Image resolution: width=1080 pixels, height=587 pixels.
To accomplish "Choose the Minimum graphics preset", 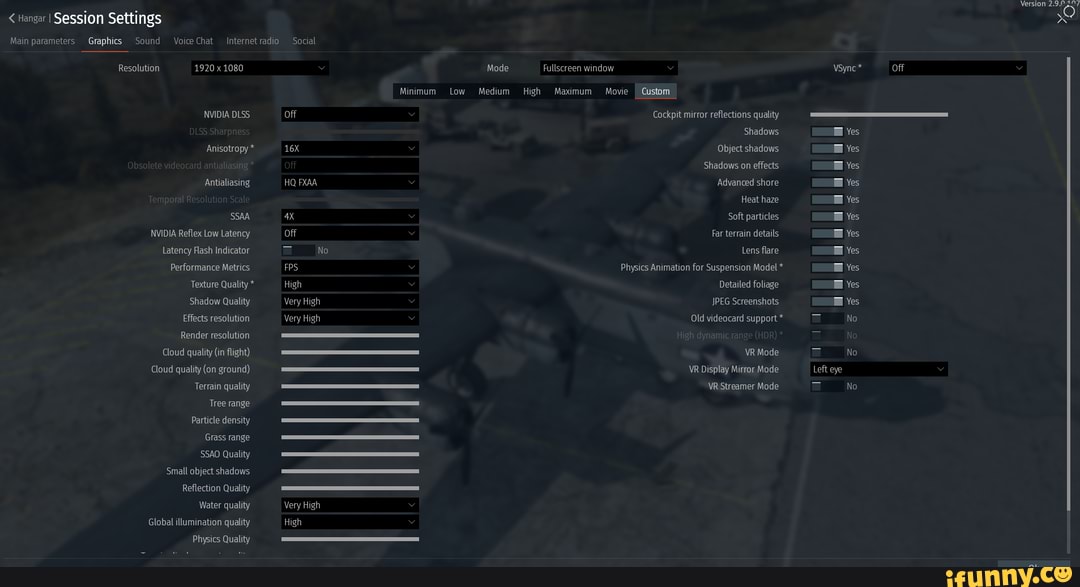I will click(417, 91).
